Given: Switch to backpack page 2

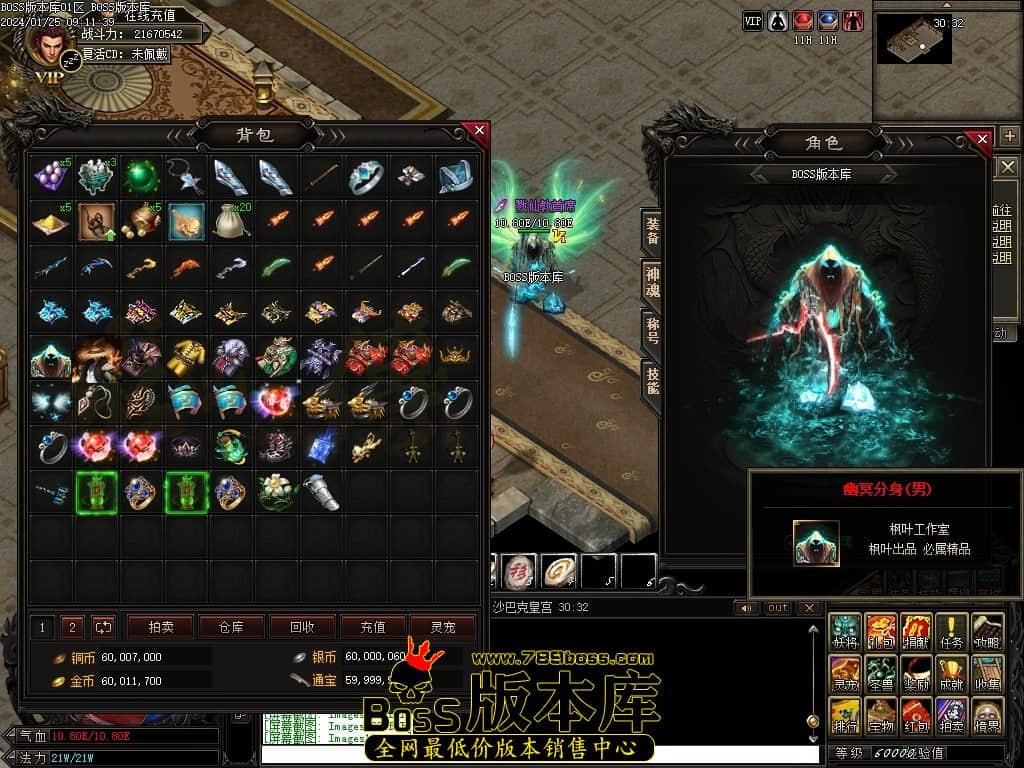Looking at the screenshot, I should pyautogui.click(x=71, y=627).
